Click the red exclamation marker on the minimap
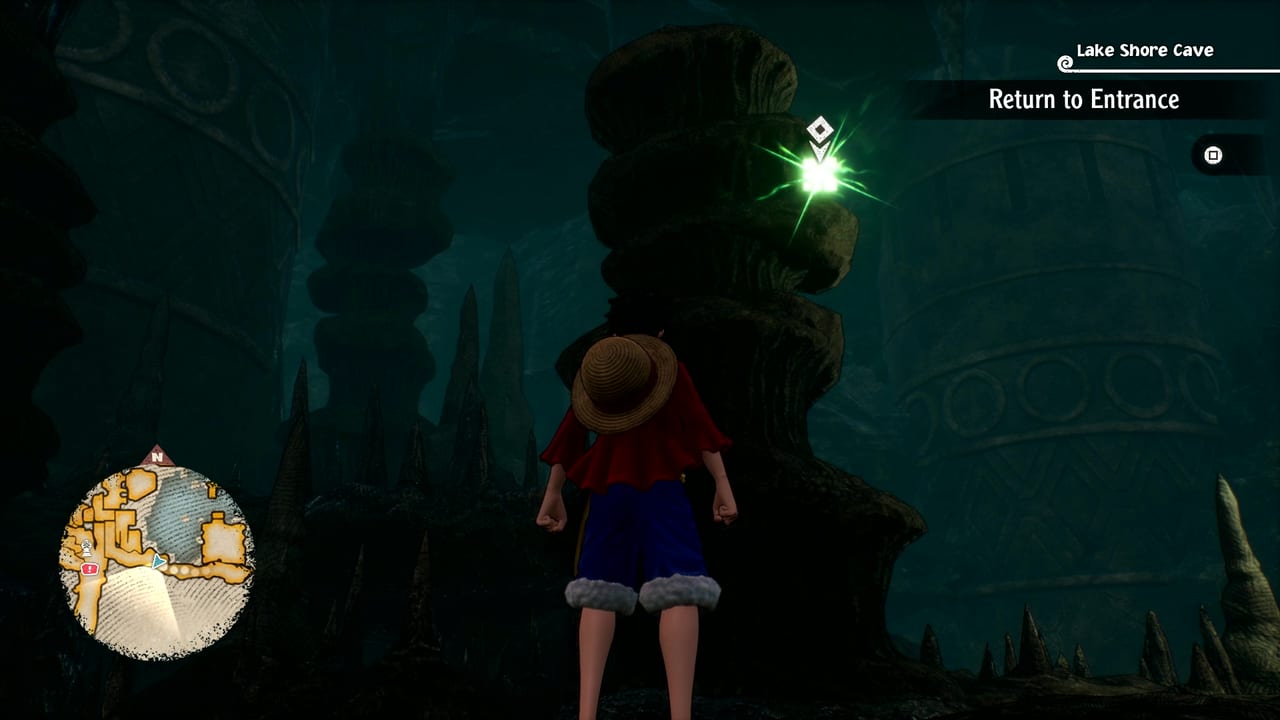1280x720 pixels. coord(89,569)
